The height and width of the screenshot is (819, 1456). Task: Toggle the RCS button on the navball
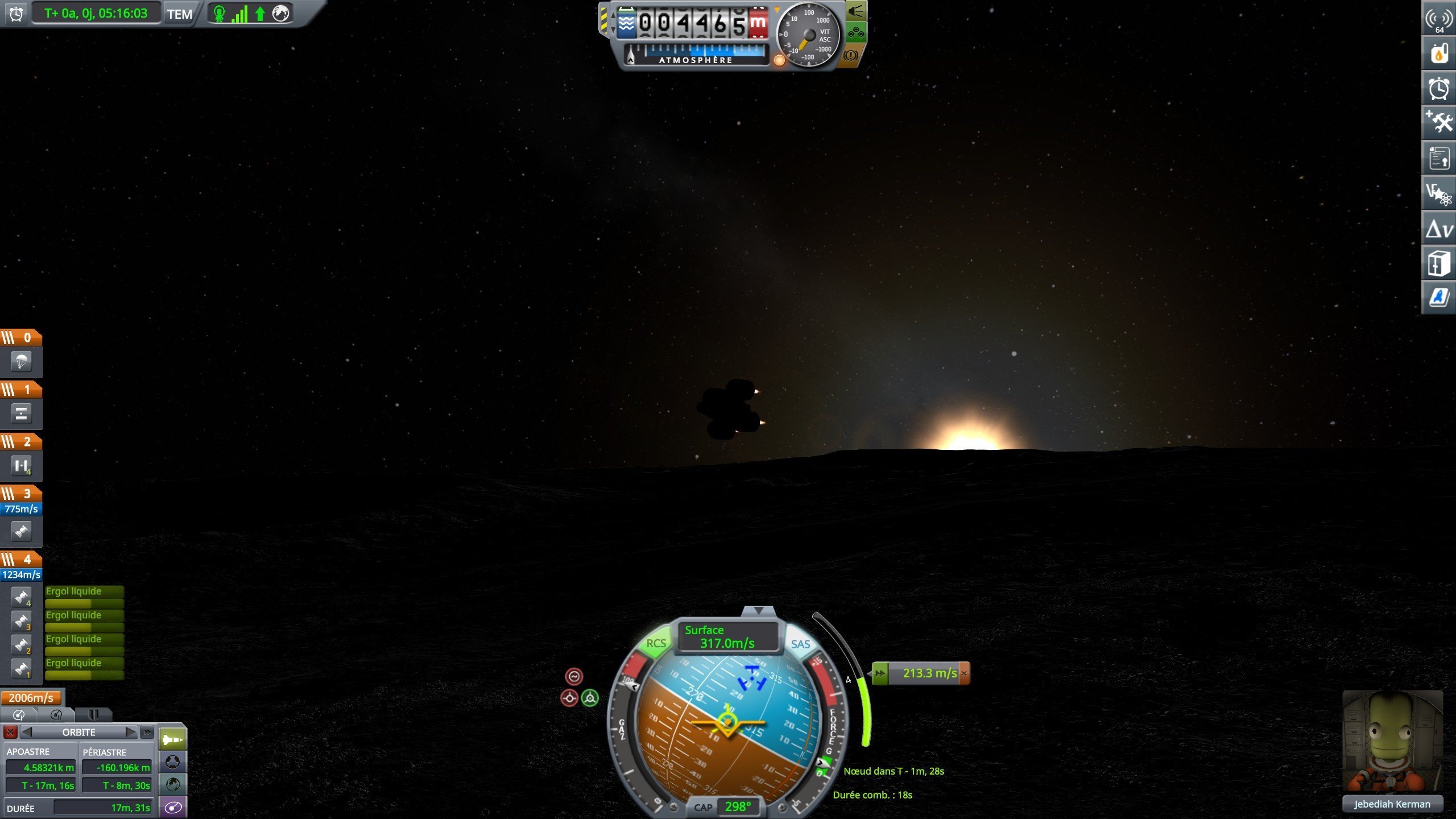pyautogui.click(x=656, y=643)
